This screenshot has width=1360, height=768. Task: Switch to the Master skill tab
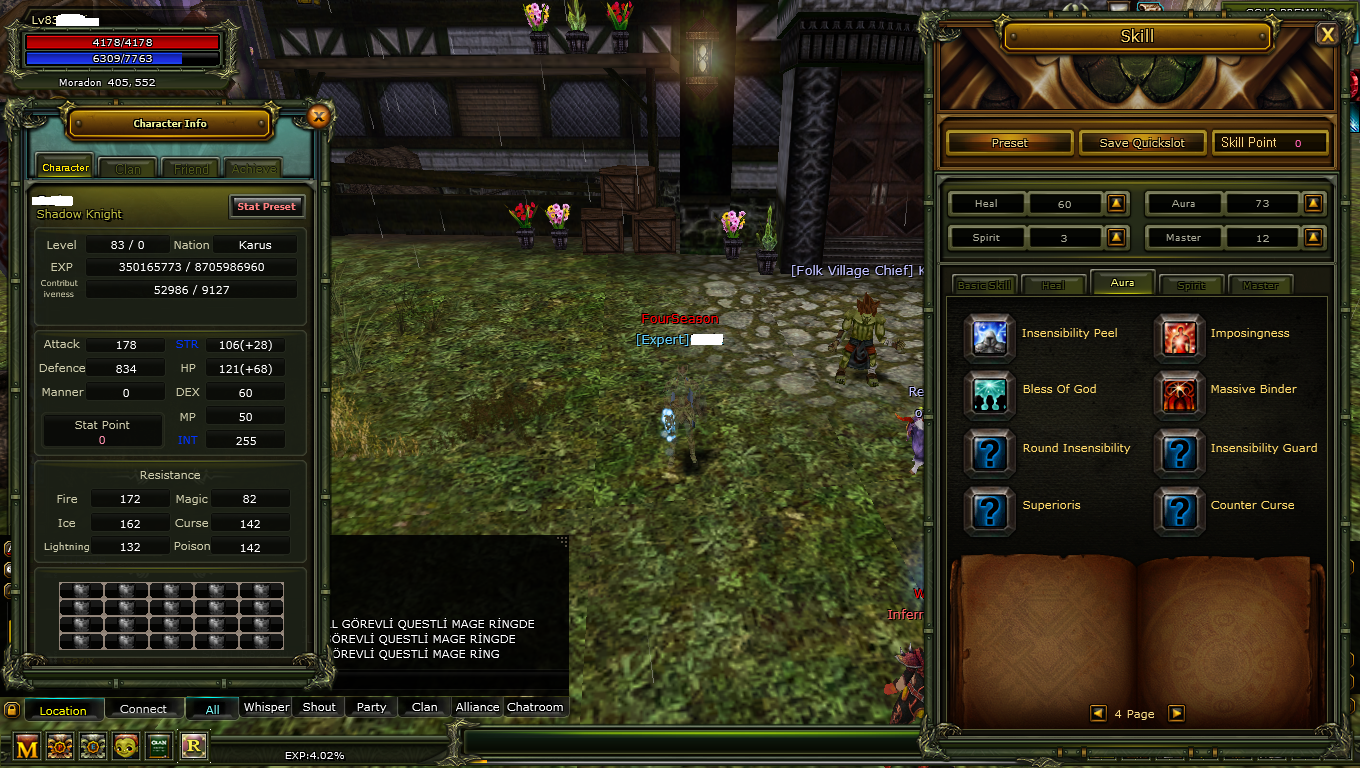tap(1260, 284)
